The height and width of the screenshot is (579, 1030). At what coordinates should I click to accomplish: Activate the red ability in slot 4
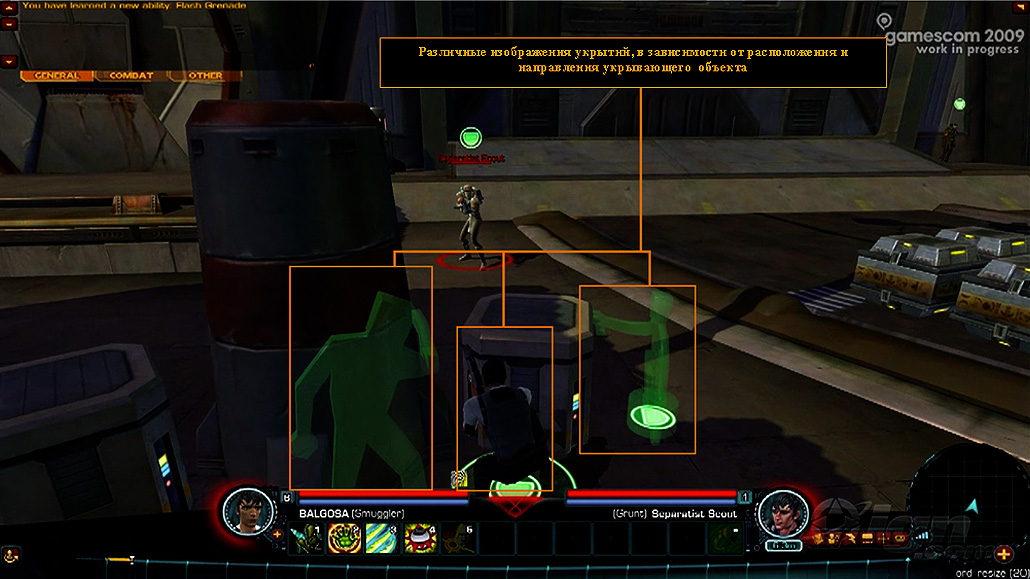pyautogui.click(x=419, y=538)
